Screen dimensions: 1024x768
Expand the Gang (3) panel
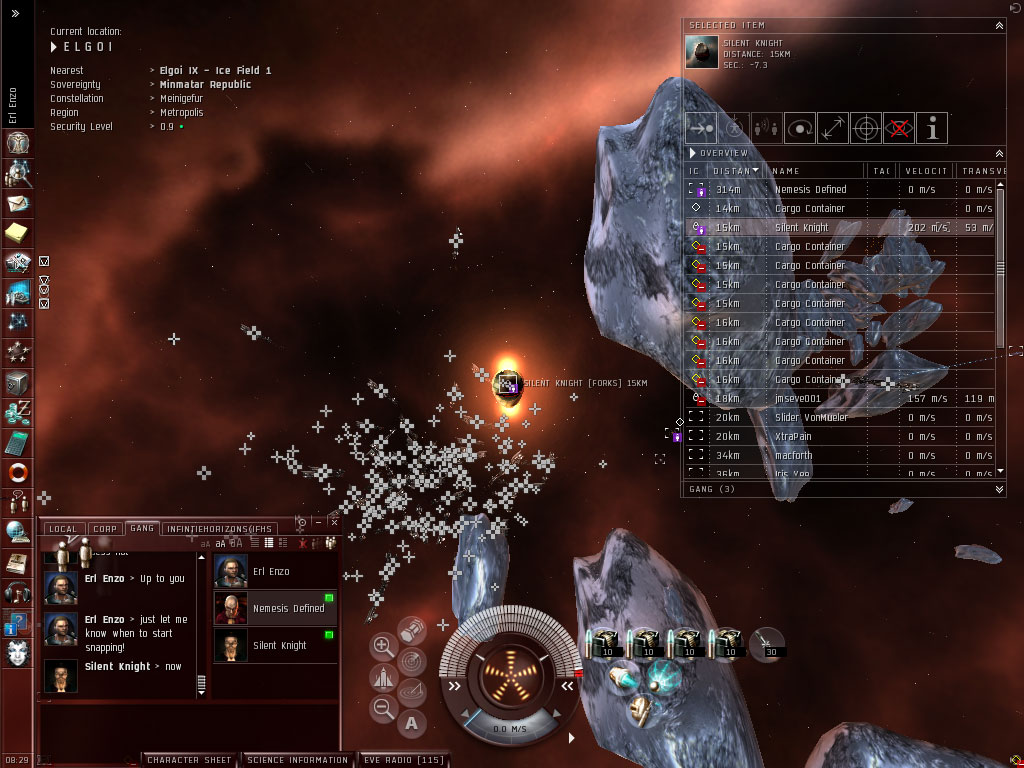click(x=999, y=489)
